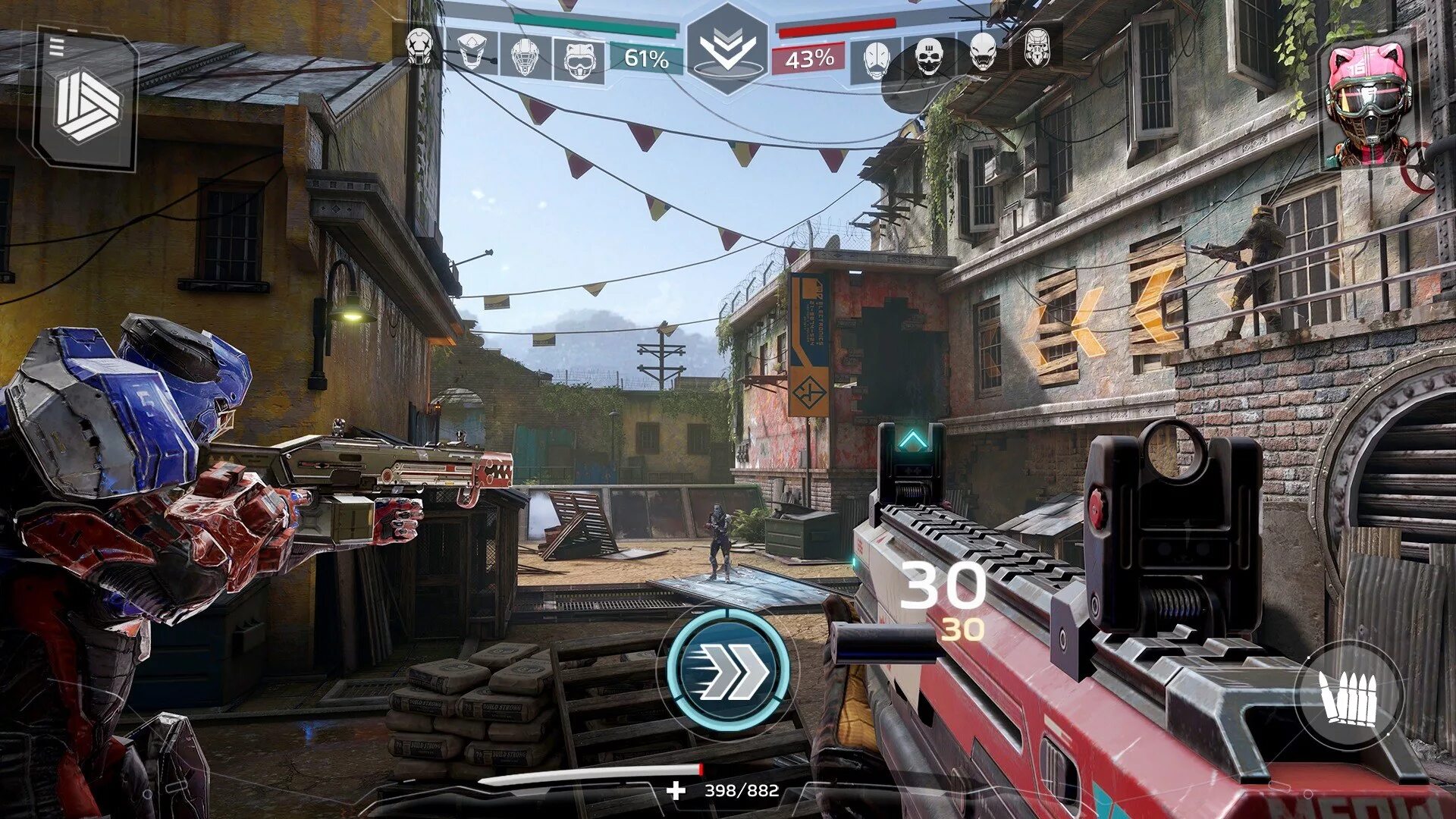Viewport: 1456px width, 819px height.
Task: Choose the gas mask teammate icon with X eyes
Action: (x=419, y=46)
